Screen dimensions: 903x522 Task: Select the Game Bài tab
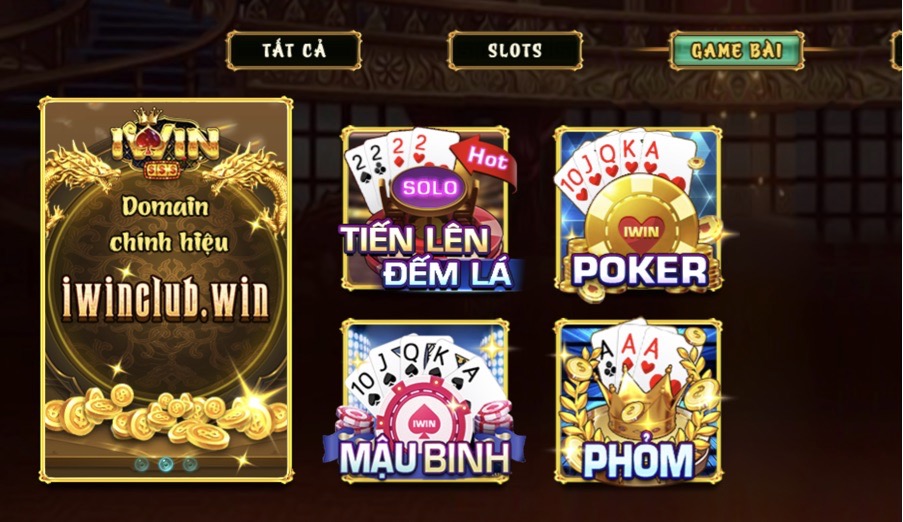(737, 50)
